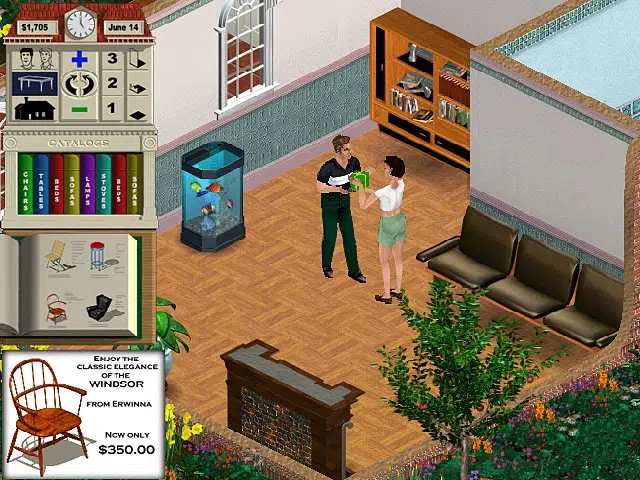The image size is (640, 480).
Task: Click the green minus zoom button
Action: tap(80, 109)
